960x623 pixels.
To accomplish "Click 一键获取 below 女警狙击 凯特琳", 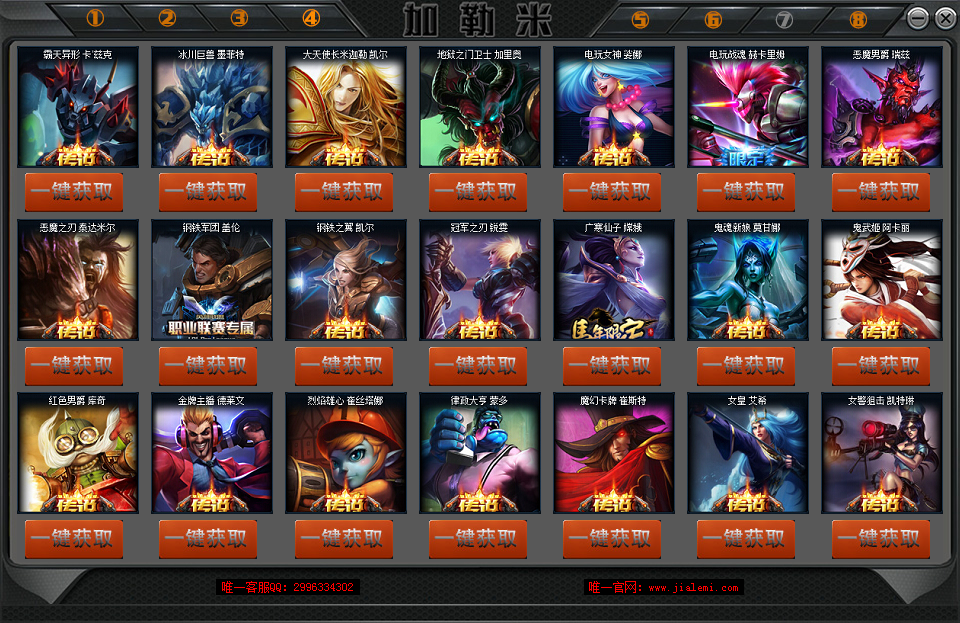I will 881,539.
